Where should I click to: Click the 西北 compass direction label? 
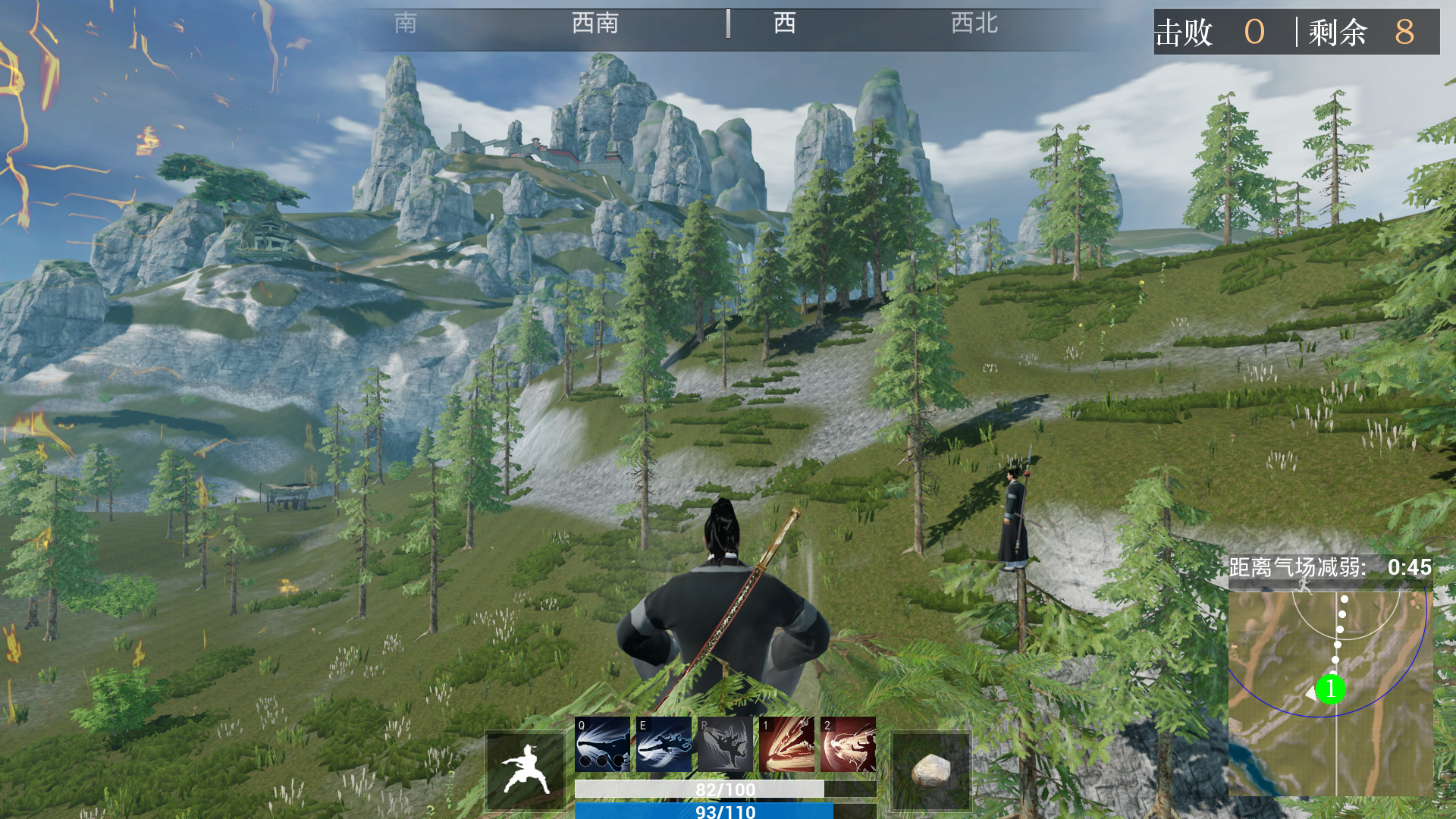(973, 24)
